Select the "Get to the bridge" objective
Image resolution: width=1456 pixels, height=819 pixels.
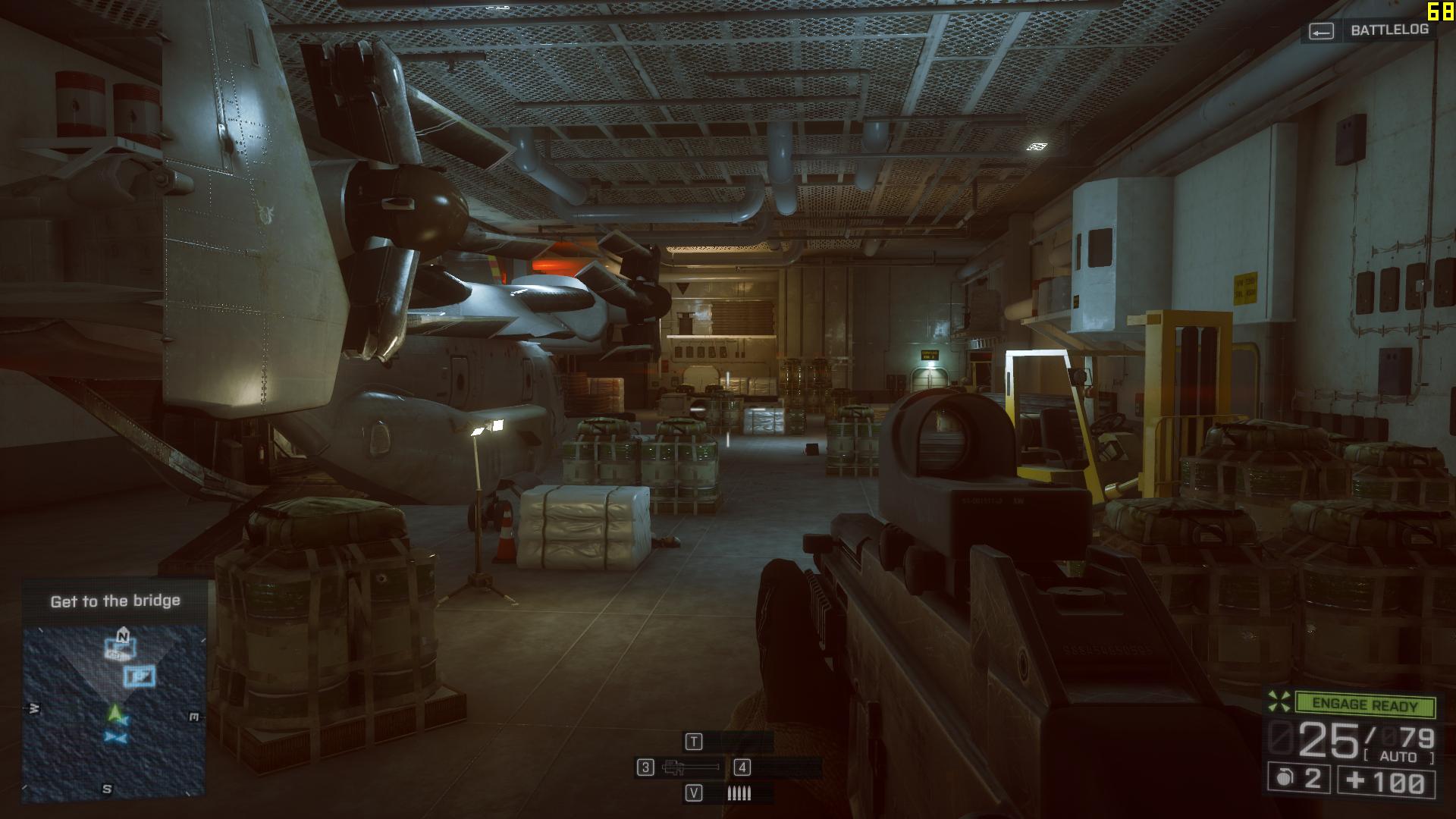pos(115,601)
